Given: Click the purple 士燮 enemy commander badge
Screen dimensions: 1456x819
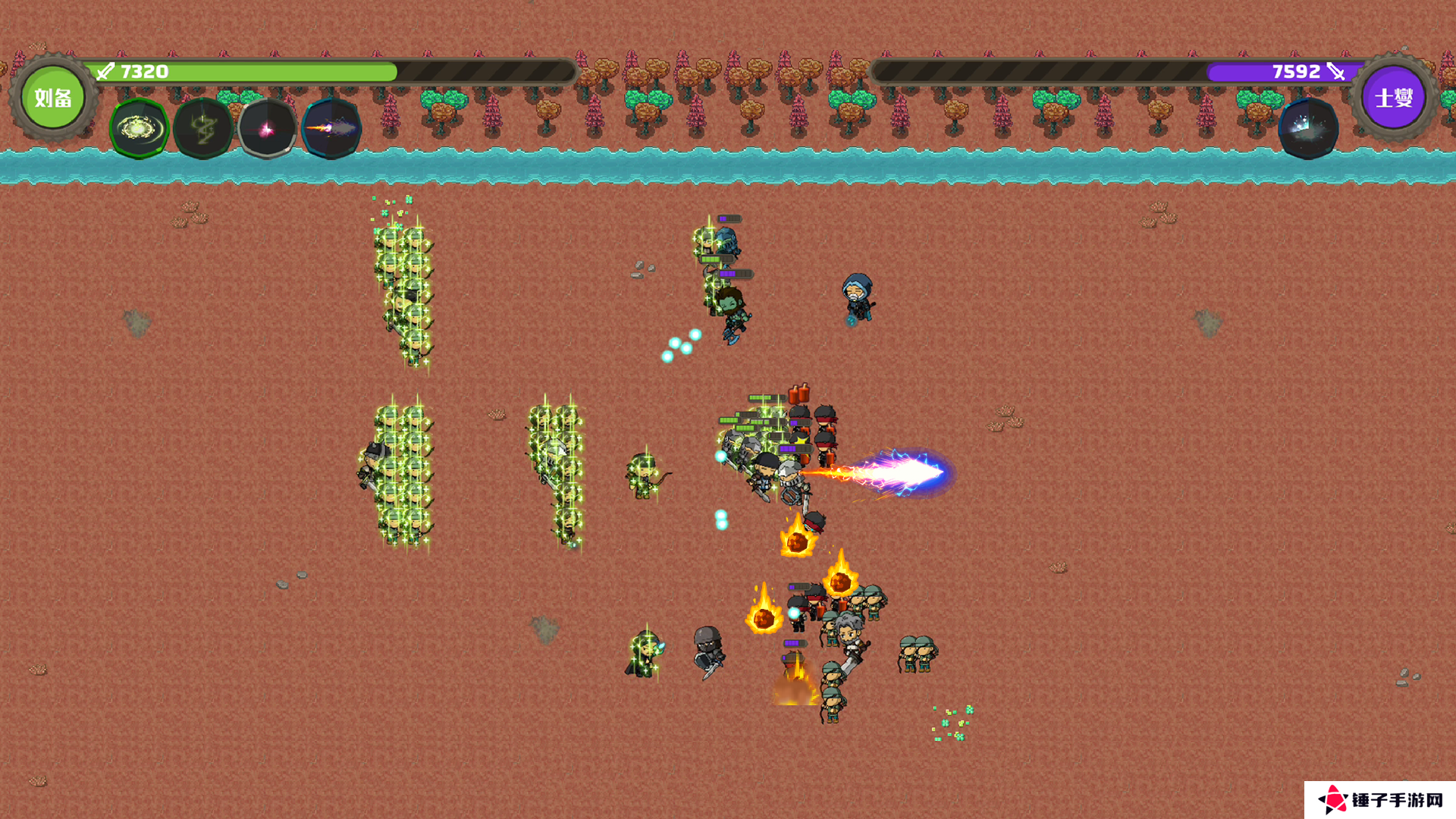Looking at the screenshot, I should coord(1394,98).
